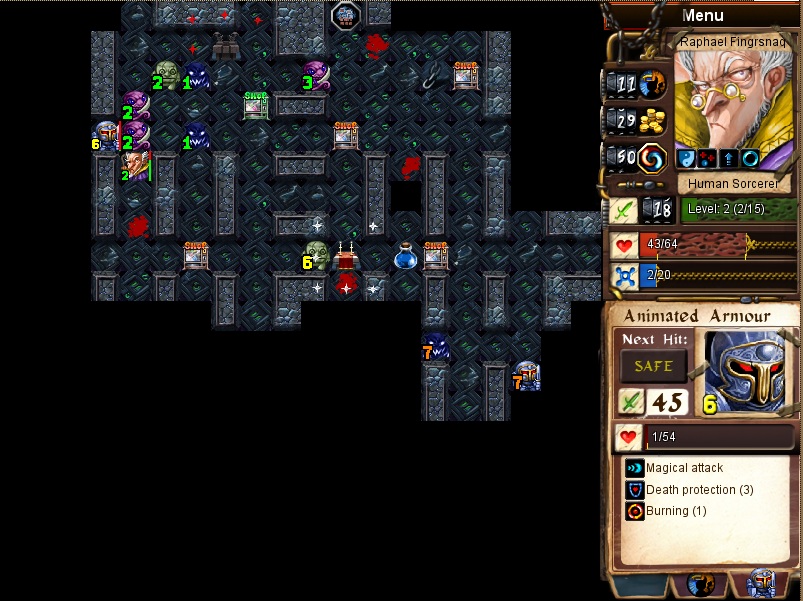Switch to the hero silhouette bottom tab
Screen dimensions: 803x601
click(701, 586)
